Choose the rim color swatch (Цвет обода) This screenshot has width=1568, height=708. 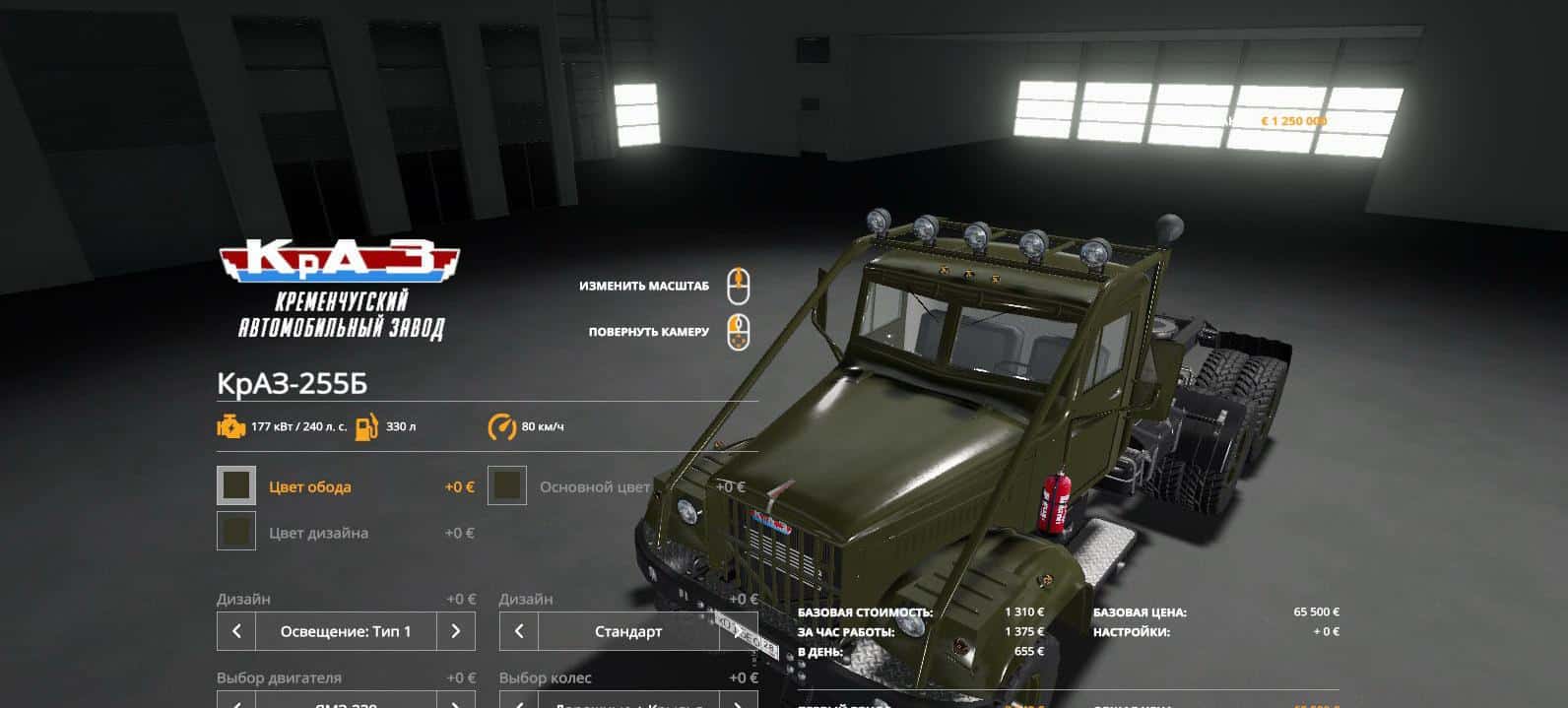[236, 485]
